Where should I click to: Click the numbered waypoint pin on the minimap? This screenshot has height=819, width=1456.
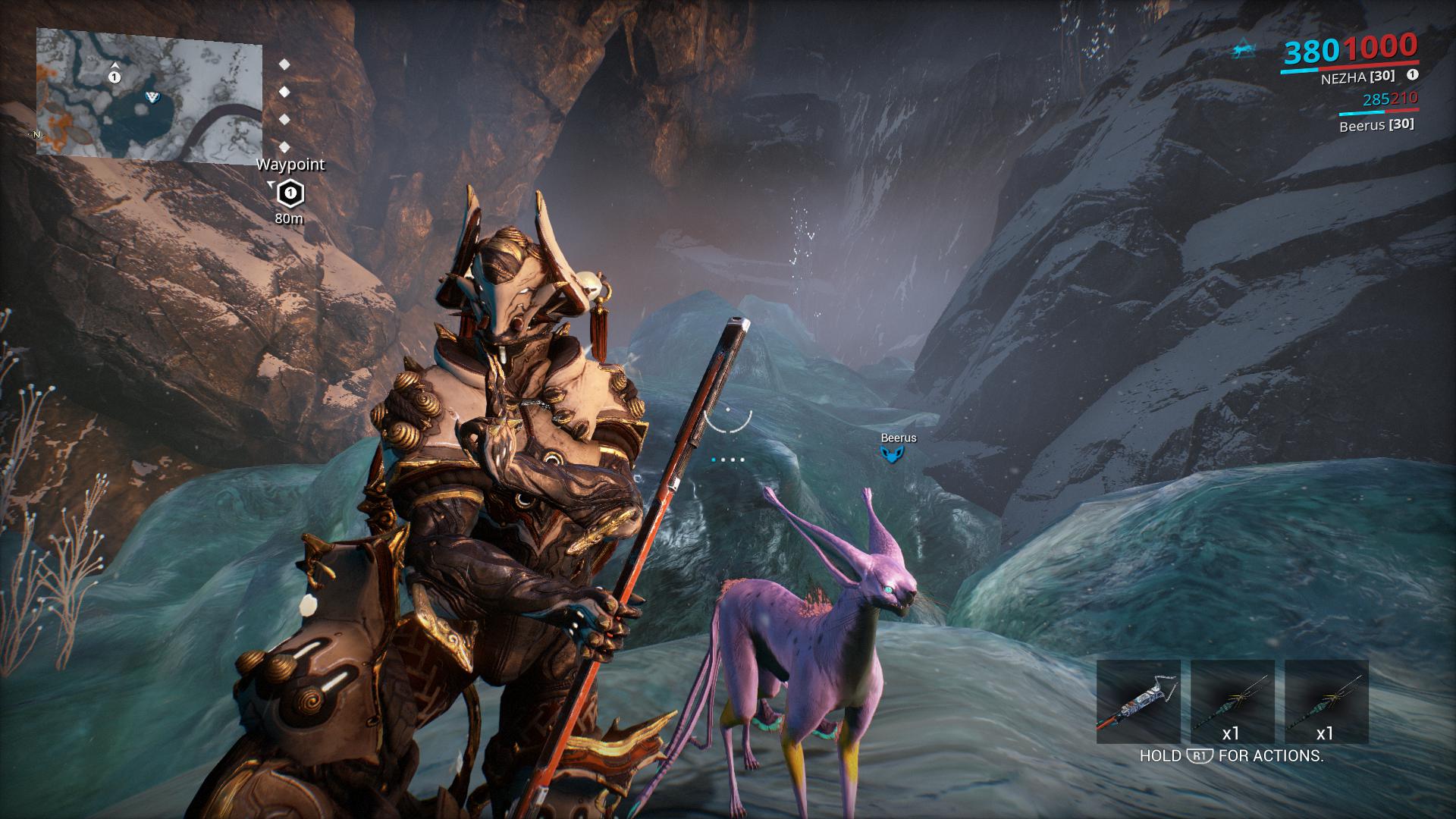(x=115, y=77)
